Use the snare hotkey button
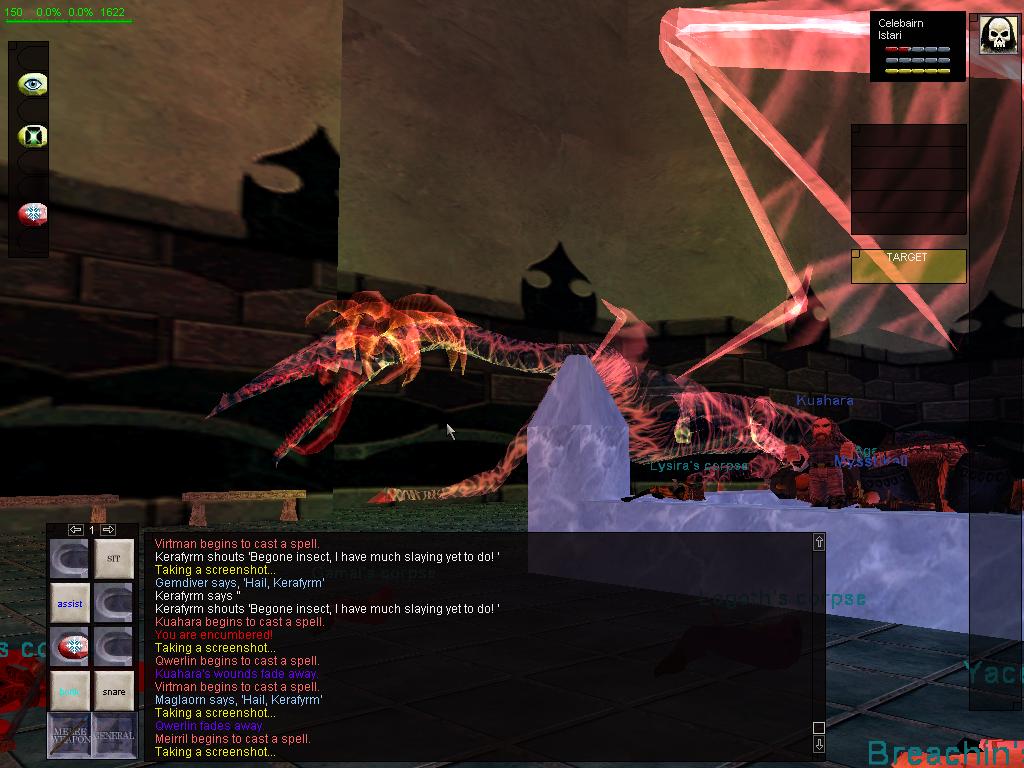1024x768 pixels. (x=114, y=691)
